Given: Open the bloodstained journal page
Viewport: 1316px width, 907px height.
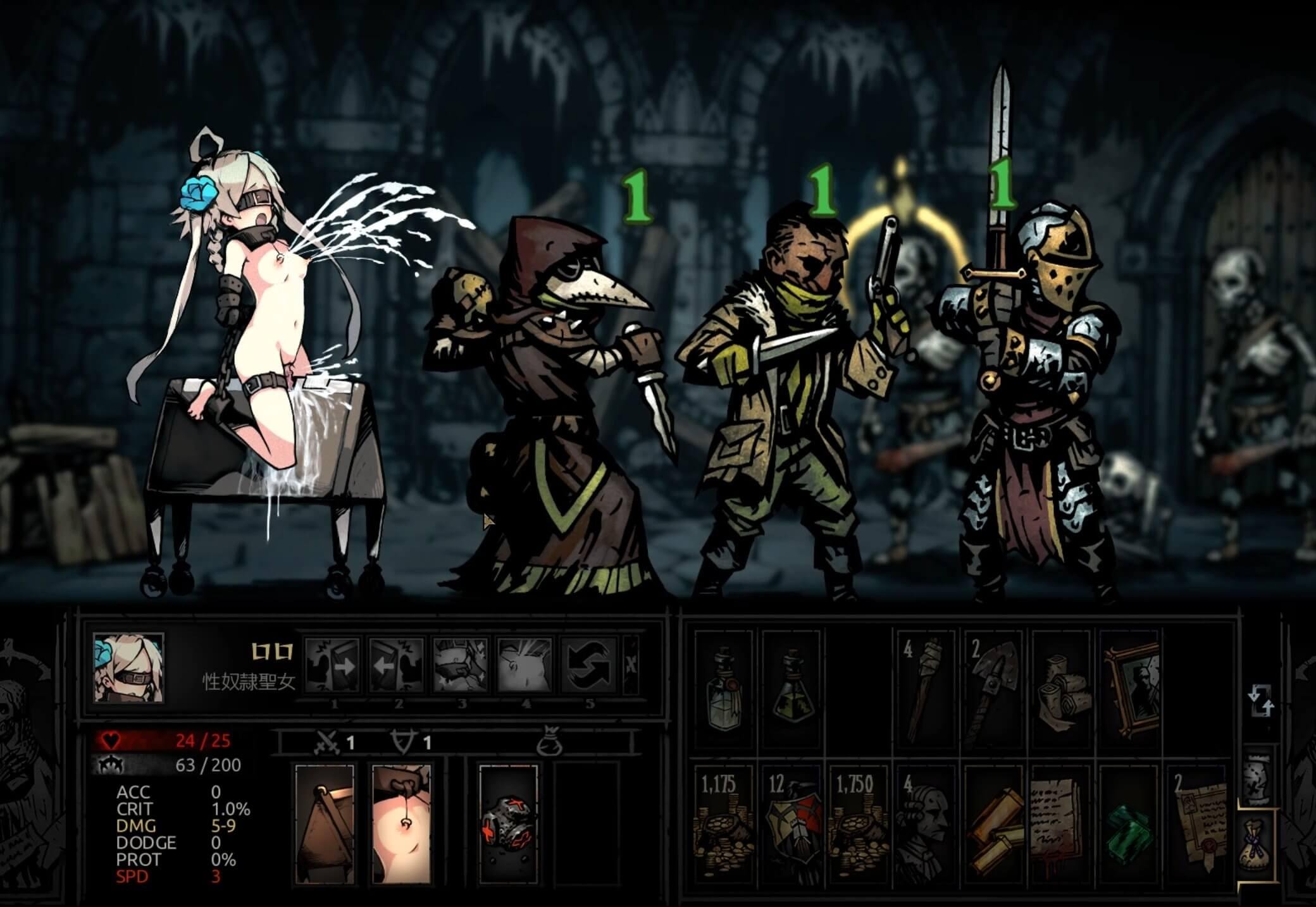Looking at the screenshot, I should pos(1061,824).
